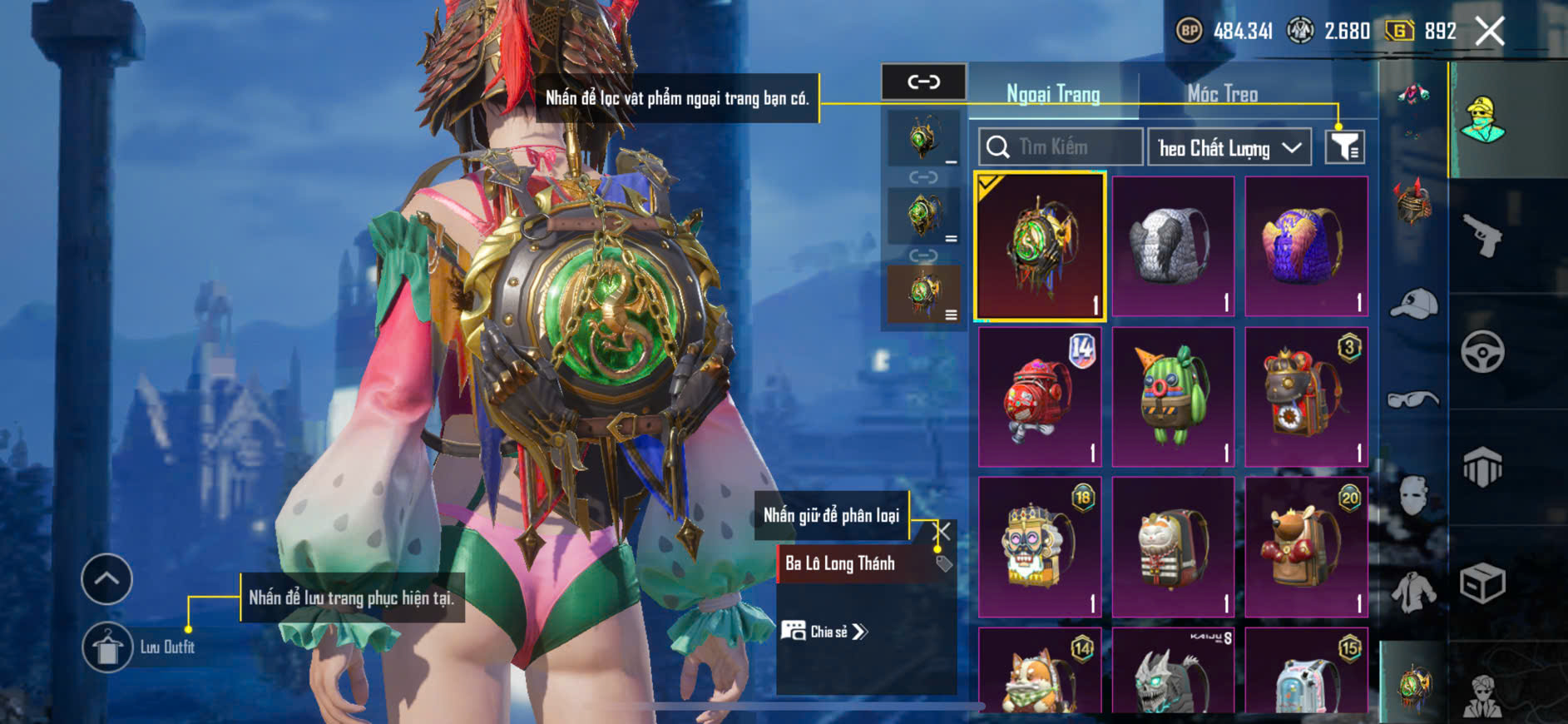
Task: Choose the lucky cat backpack
Action: 1173,547
